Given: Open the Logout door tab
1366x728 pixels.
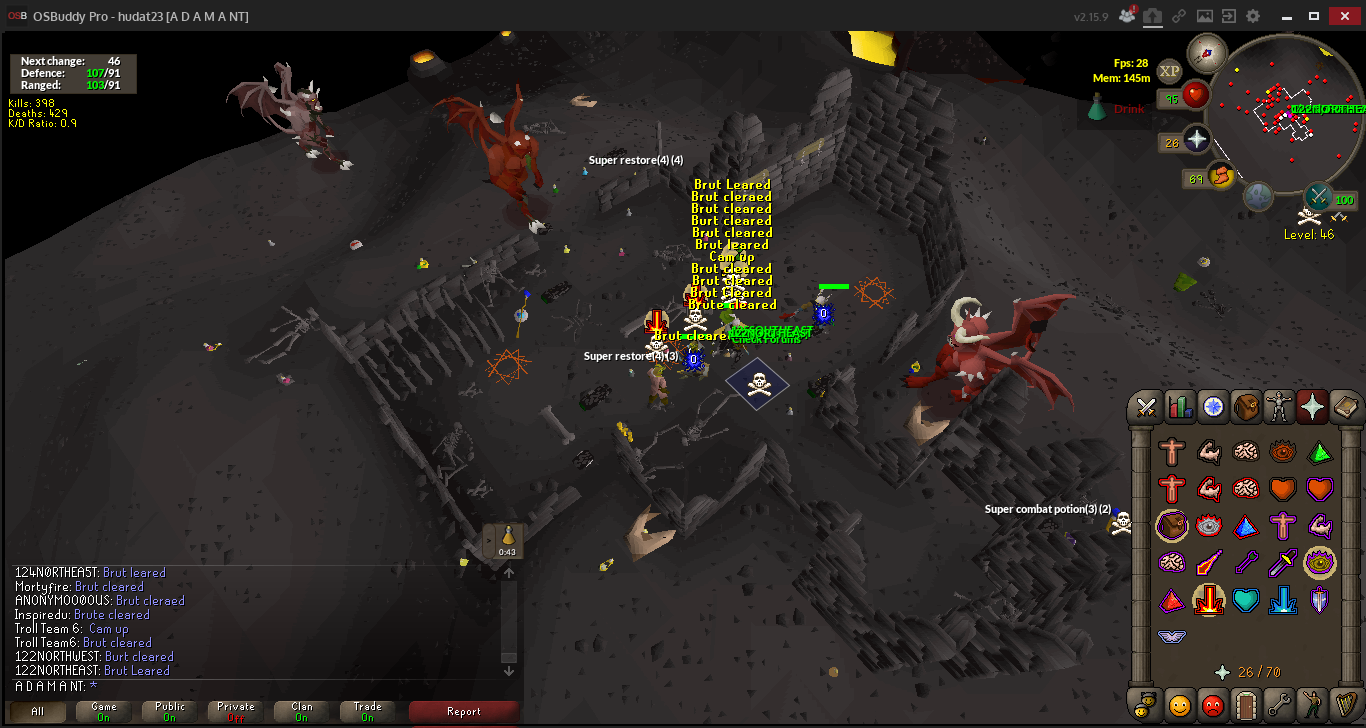Looking at the screenshot, I should 1245,705.
